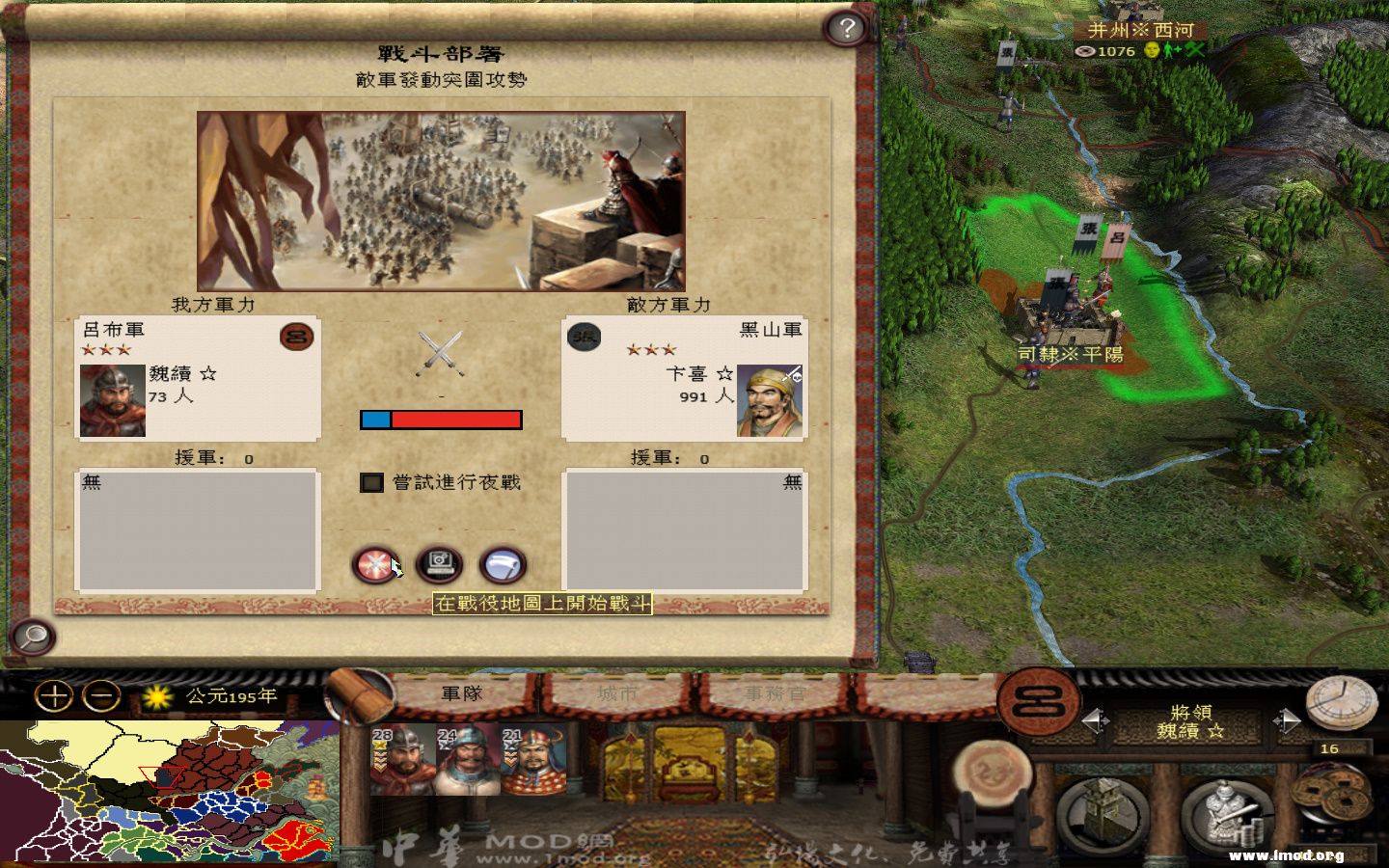Image resolution: width=1389 pixels, height=868 pixels.
Task: Switch to the 城市 tab
Action: pos(615,692)
